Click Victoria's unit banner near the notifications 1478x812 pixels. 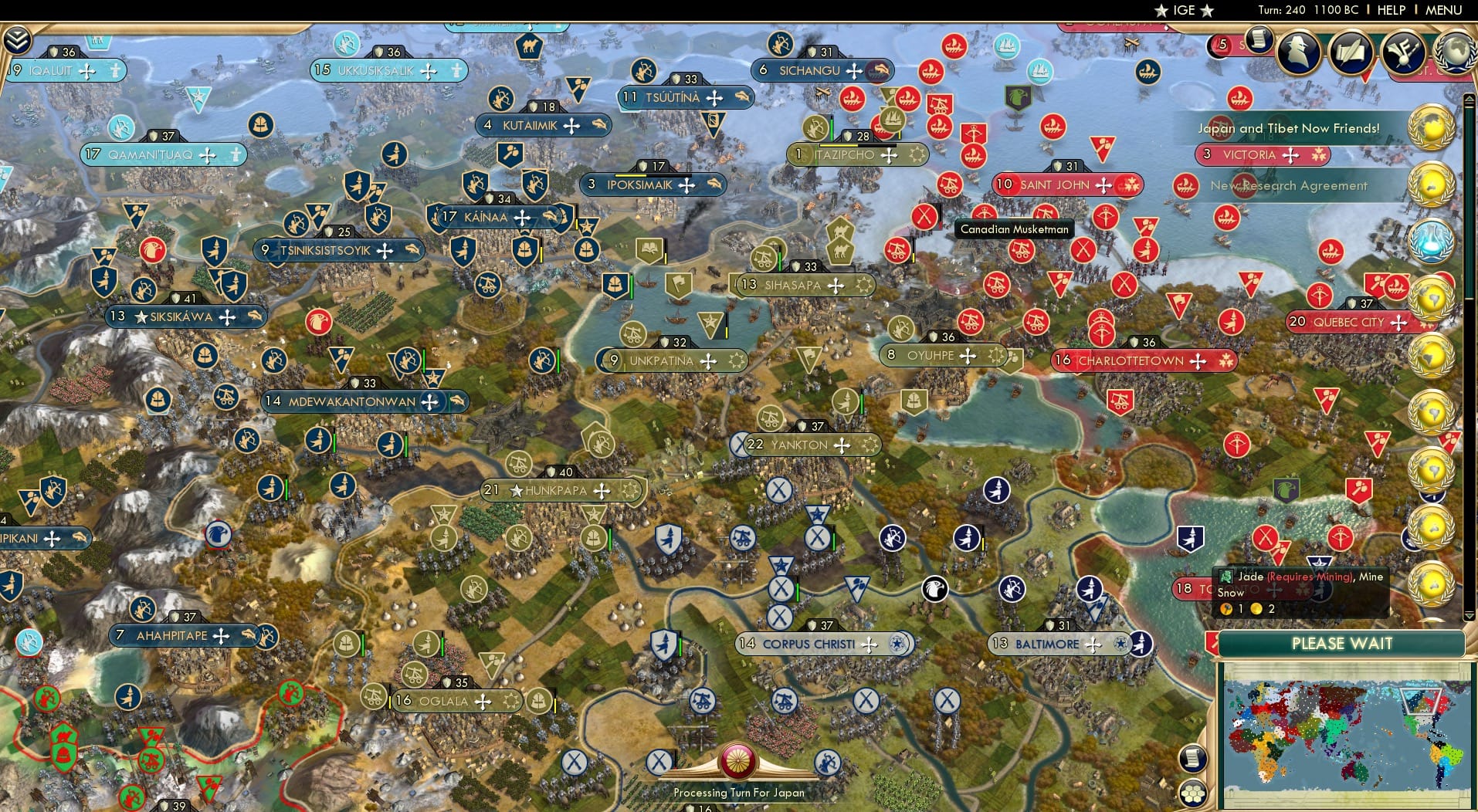pos(1260,154)
